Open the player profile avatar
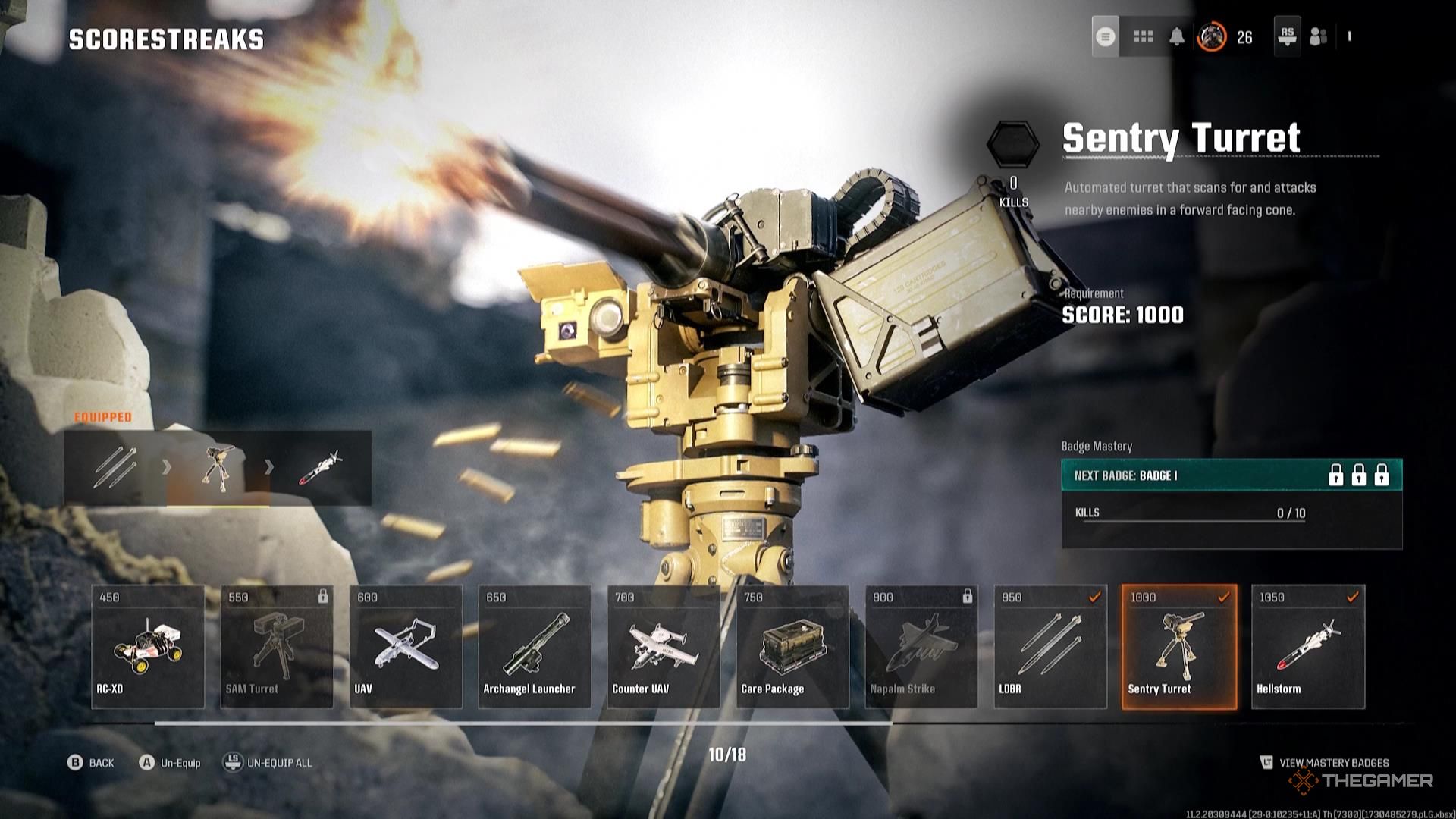This screenshot has width=1456, height=819. click(1212, 36)
